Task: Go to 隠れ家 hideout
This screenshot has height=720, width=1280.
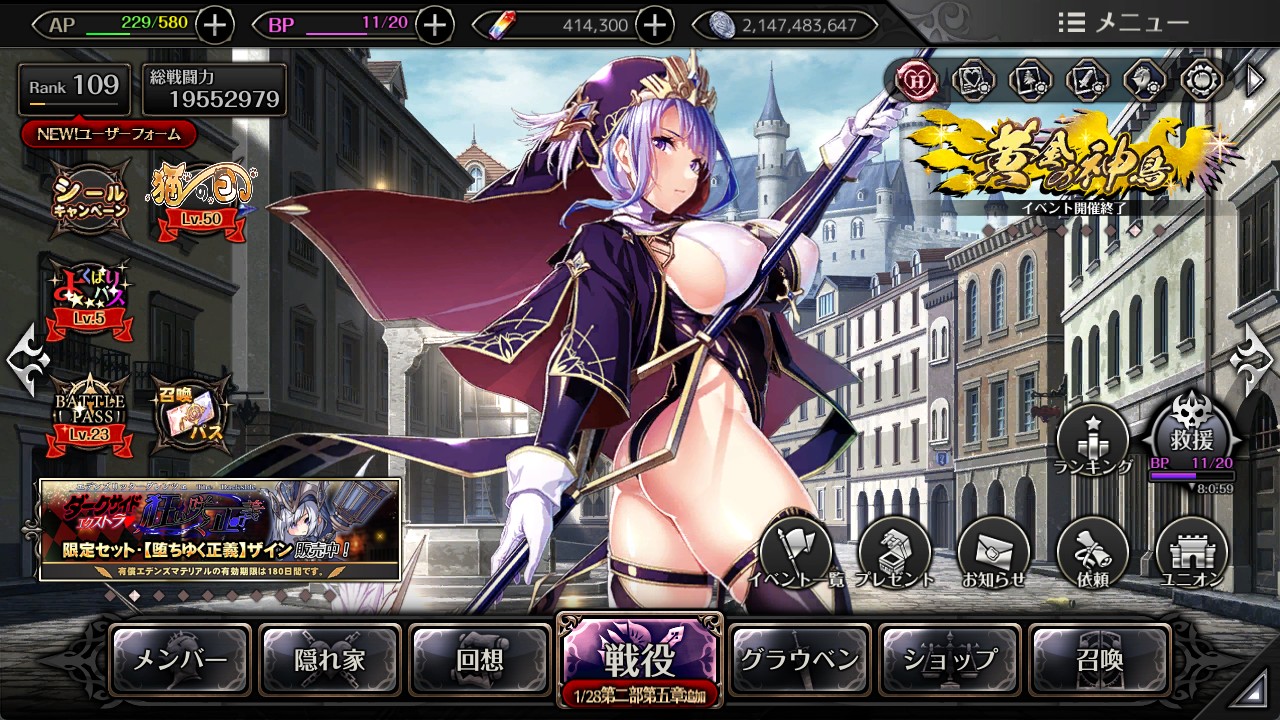Action: coord(330,660)
